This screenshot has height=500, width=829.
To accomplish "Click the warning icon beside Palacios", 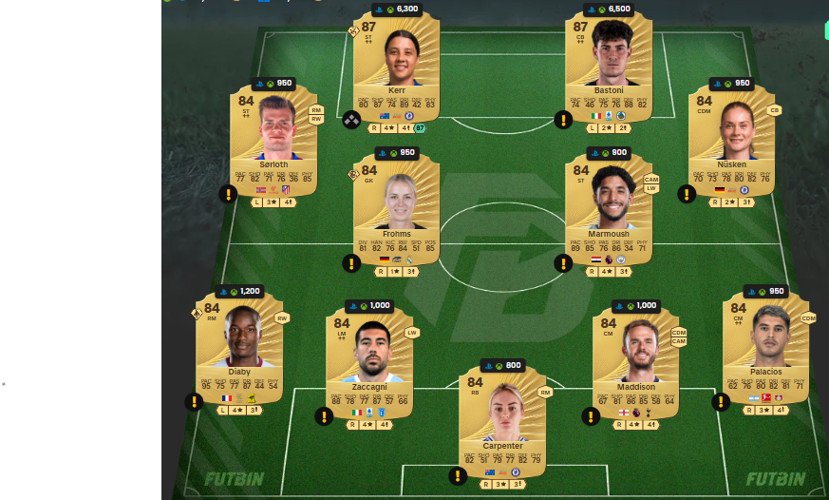I will point(720,402).
